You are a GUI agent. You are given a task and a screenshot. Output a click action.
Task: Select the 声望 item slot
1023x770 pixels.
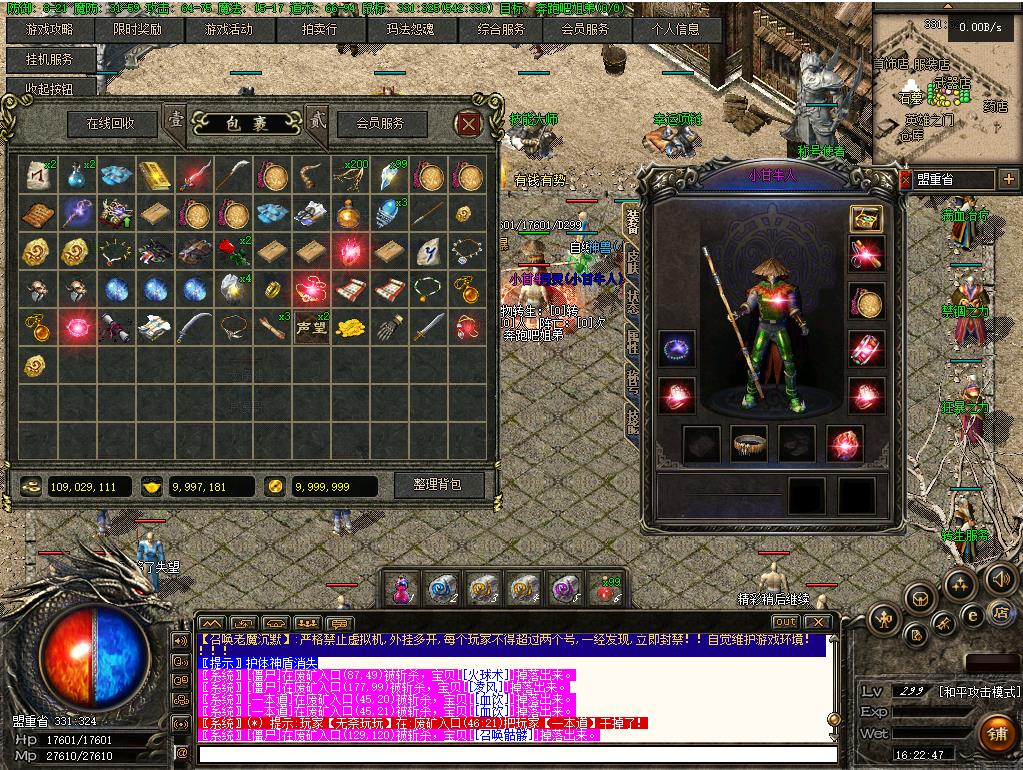311,327
